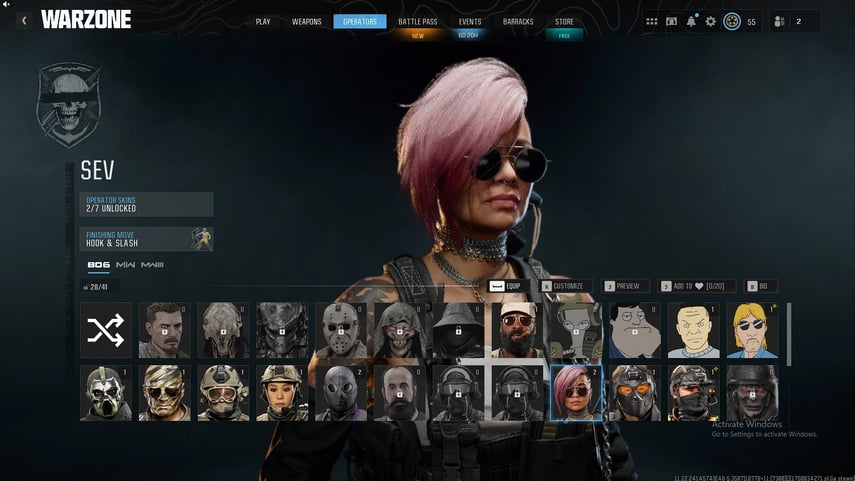Pick the blond cartoon operator with sunglasses
The width and height of the screenshot is (855, 481).
click(752, 331)
